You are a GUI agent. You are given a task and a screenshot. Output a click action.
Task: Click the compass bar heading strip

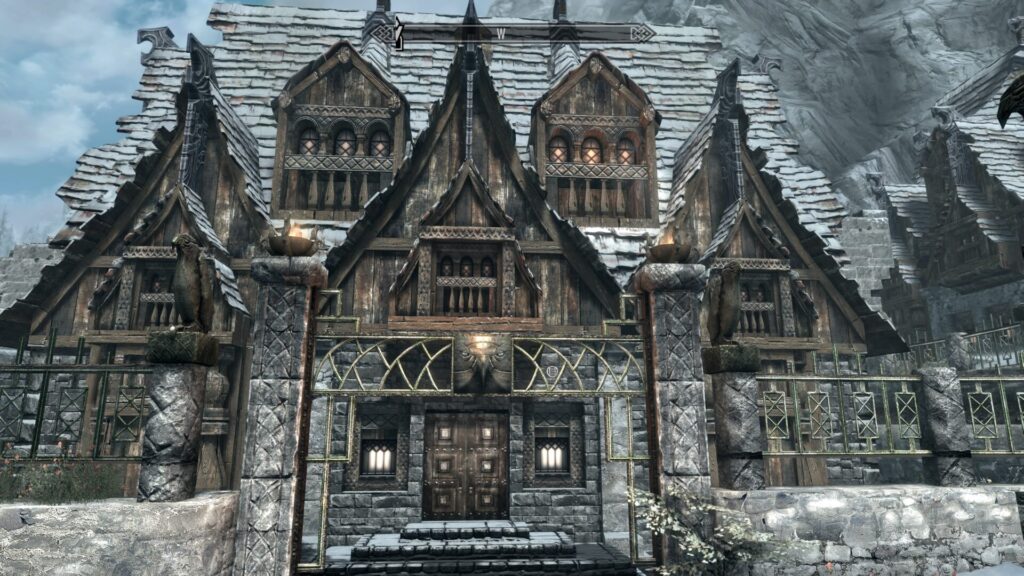click(x=525, y=33)
